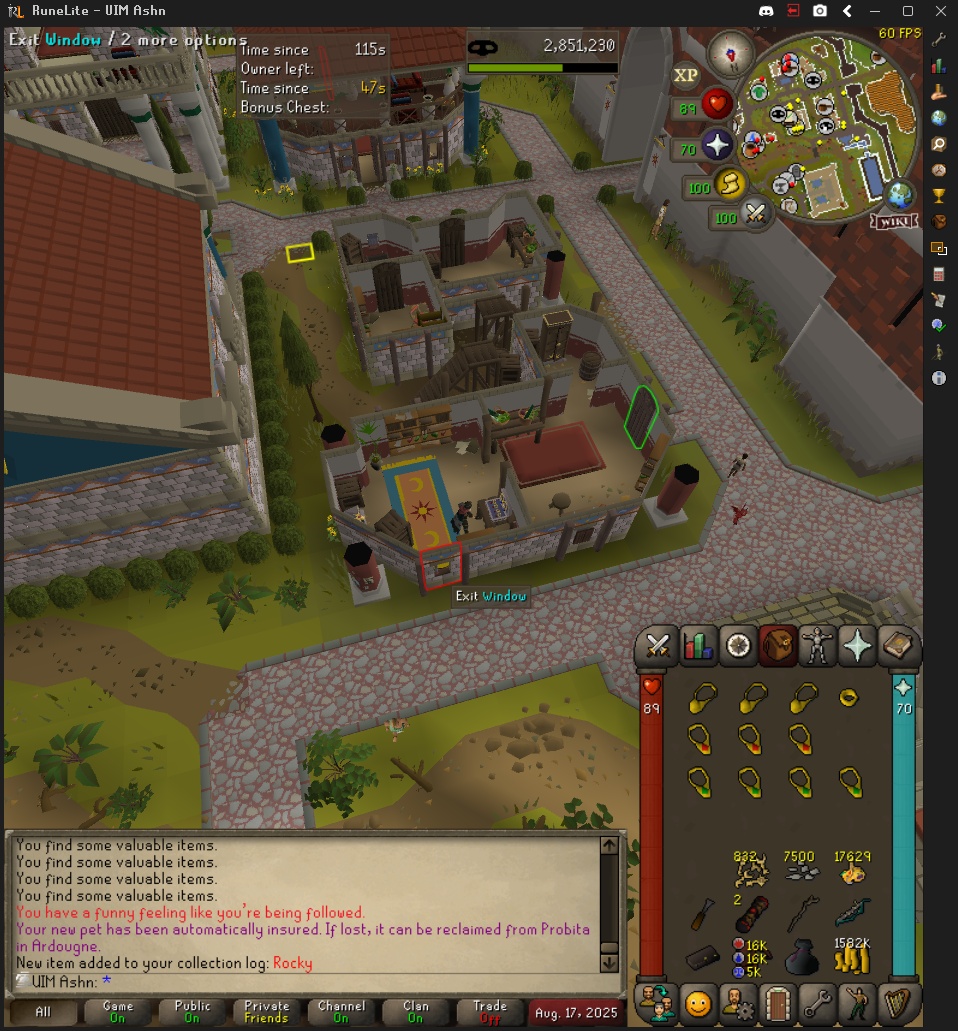Toggle the Quick-prayers orb
This screenshot has height=1031, width=958.
coord(717,146)
